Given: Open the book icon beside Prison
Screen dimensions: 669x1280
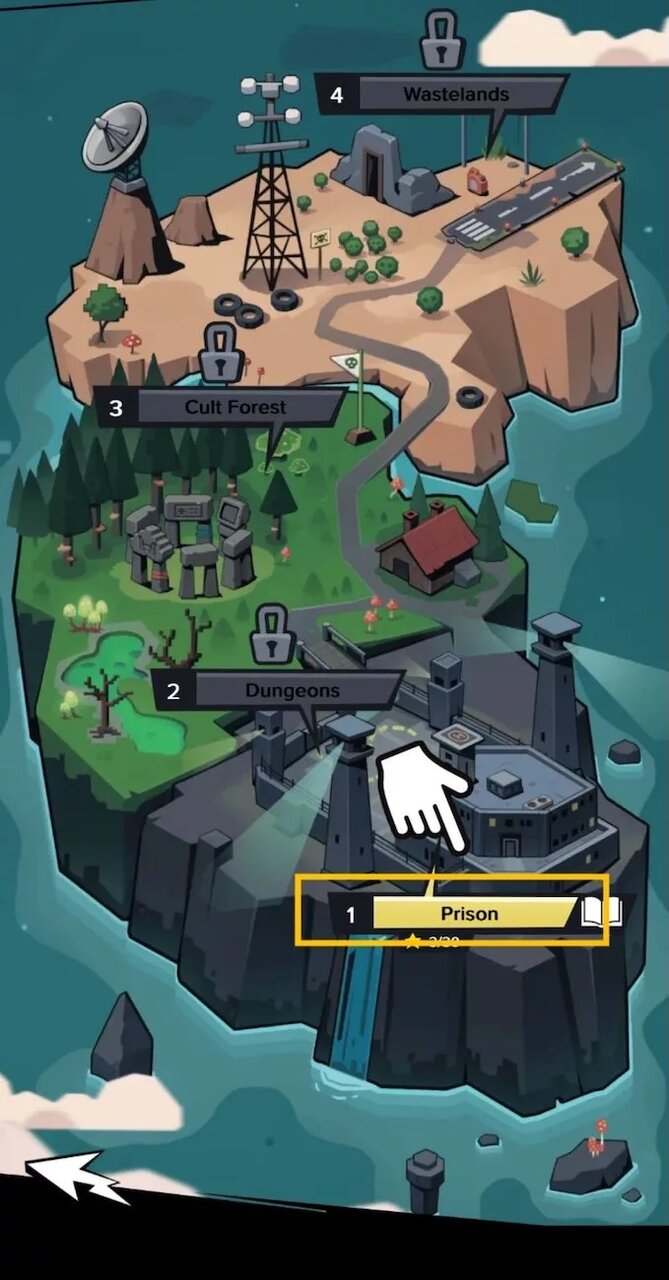Looking at the screenshot, I should (601, 912).
